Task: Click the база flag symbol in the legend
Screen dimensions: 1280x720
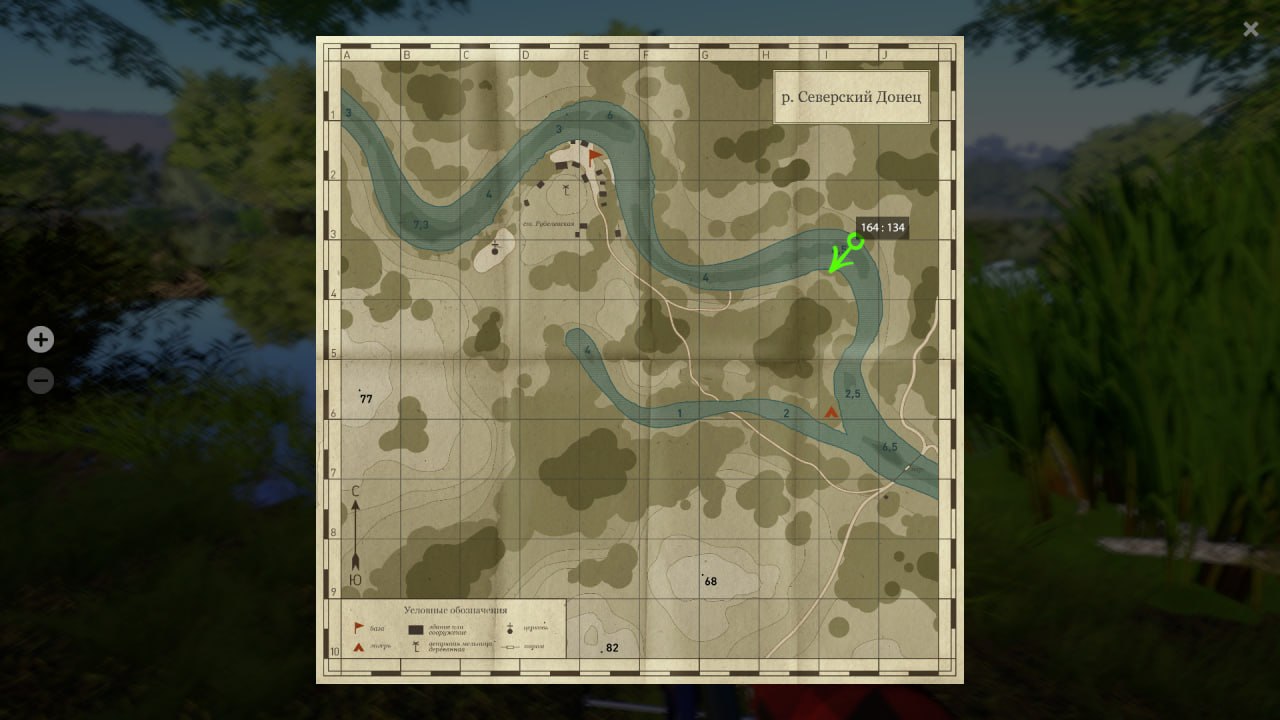Action: (357, 628)
